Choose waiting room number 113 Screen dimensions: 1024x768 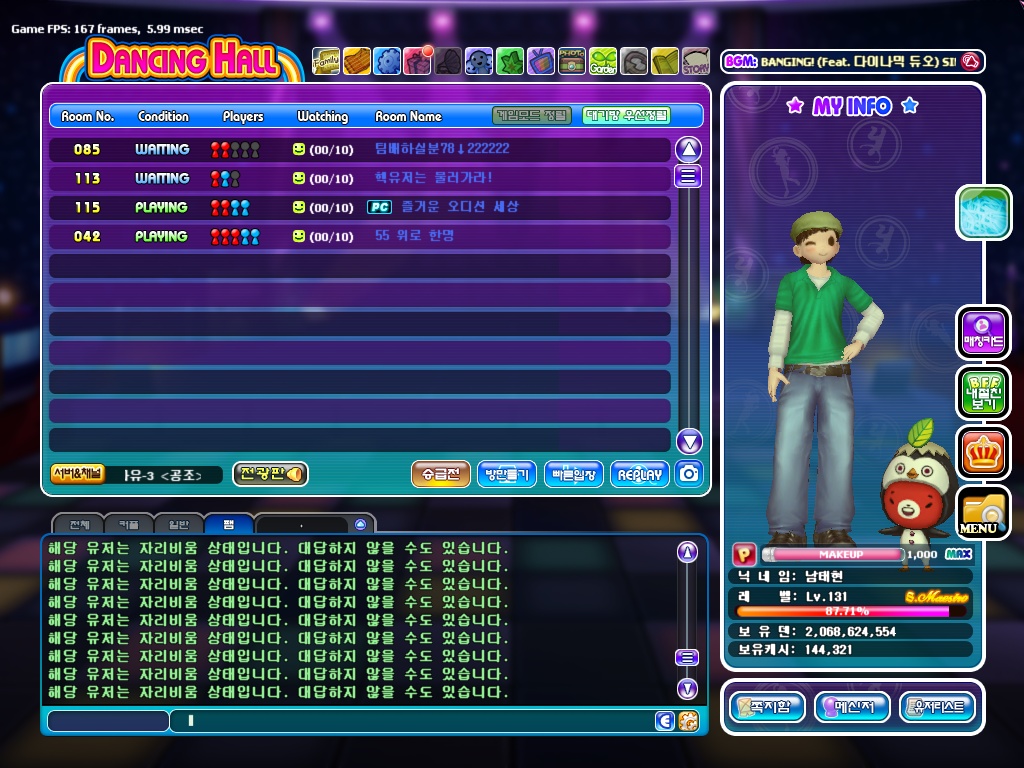360,178
